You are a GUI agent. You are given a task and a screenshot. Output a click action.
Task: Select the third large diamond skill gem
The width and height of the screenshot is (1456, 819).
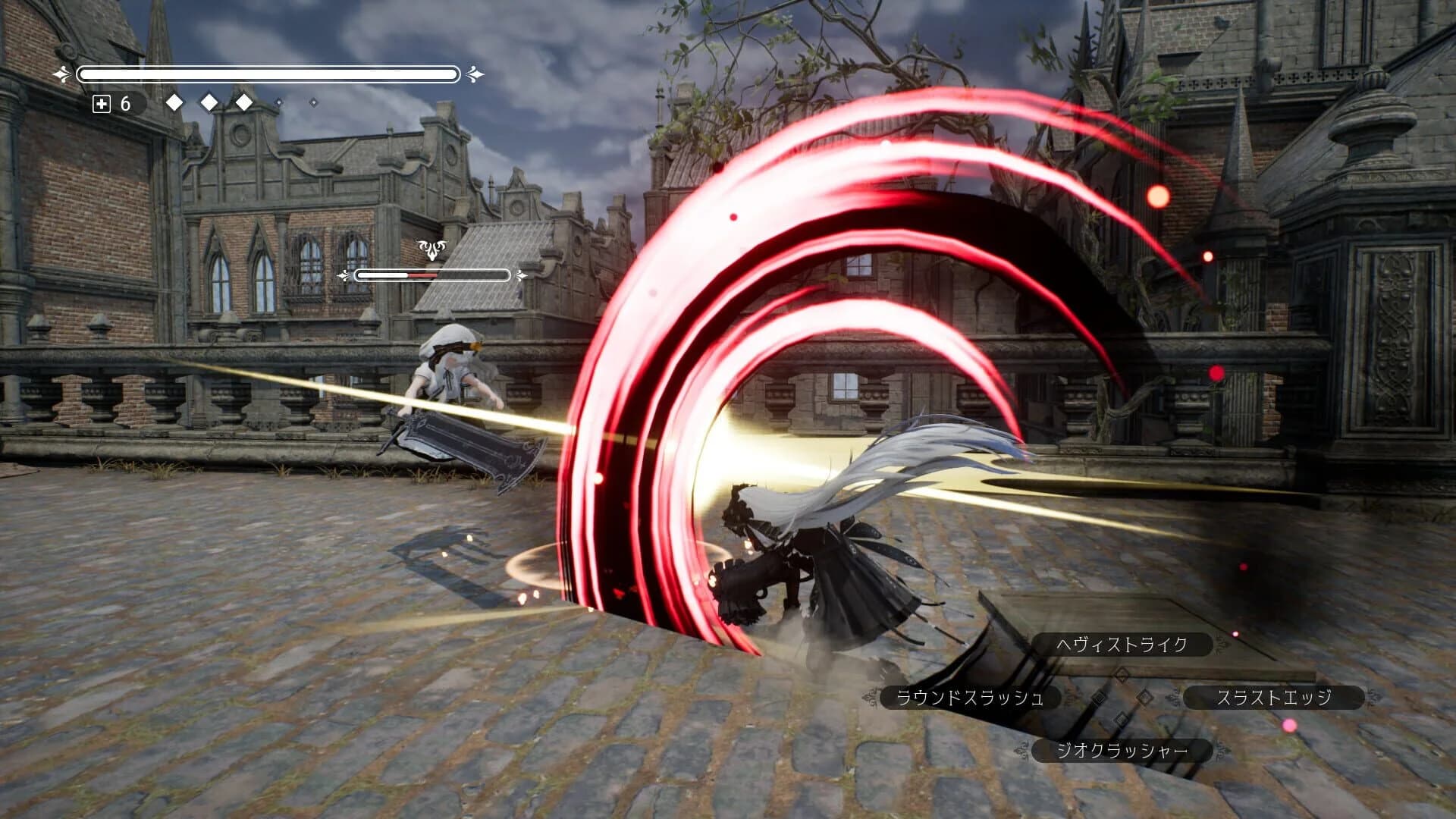[243, 102]
